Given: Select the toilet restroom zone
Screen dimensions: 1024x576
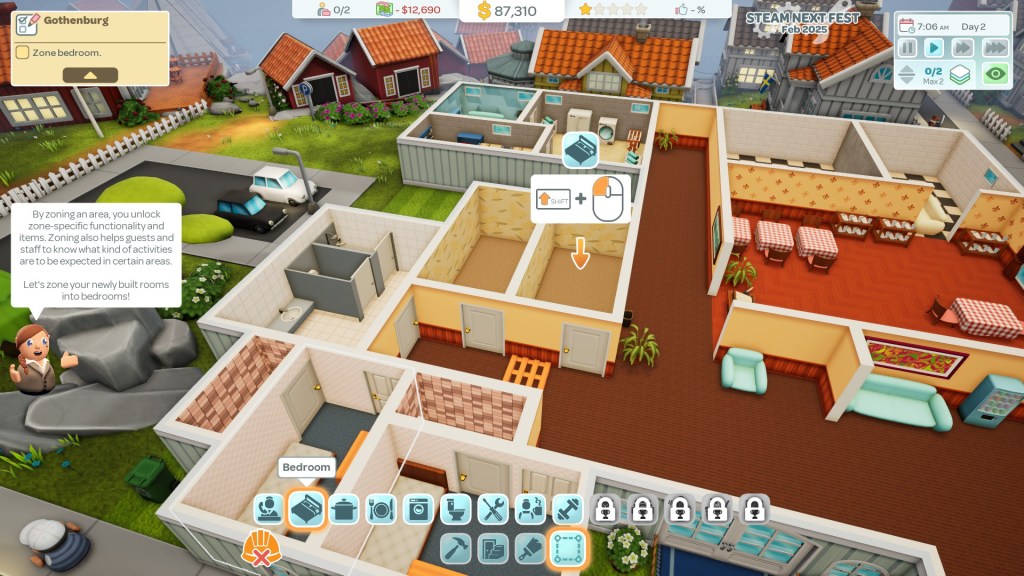Looking at the screenshot, I should click(456, 509).
